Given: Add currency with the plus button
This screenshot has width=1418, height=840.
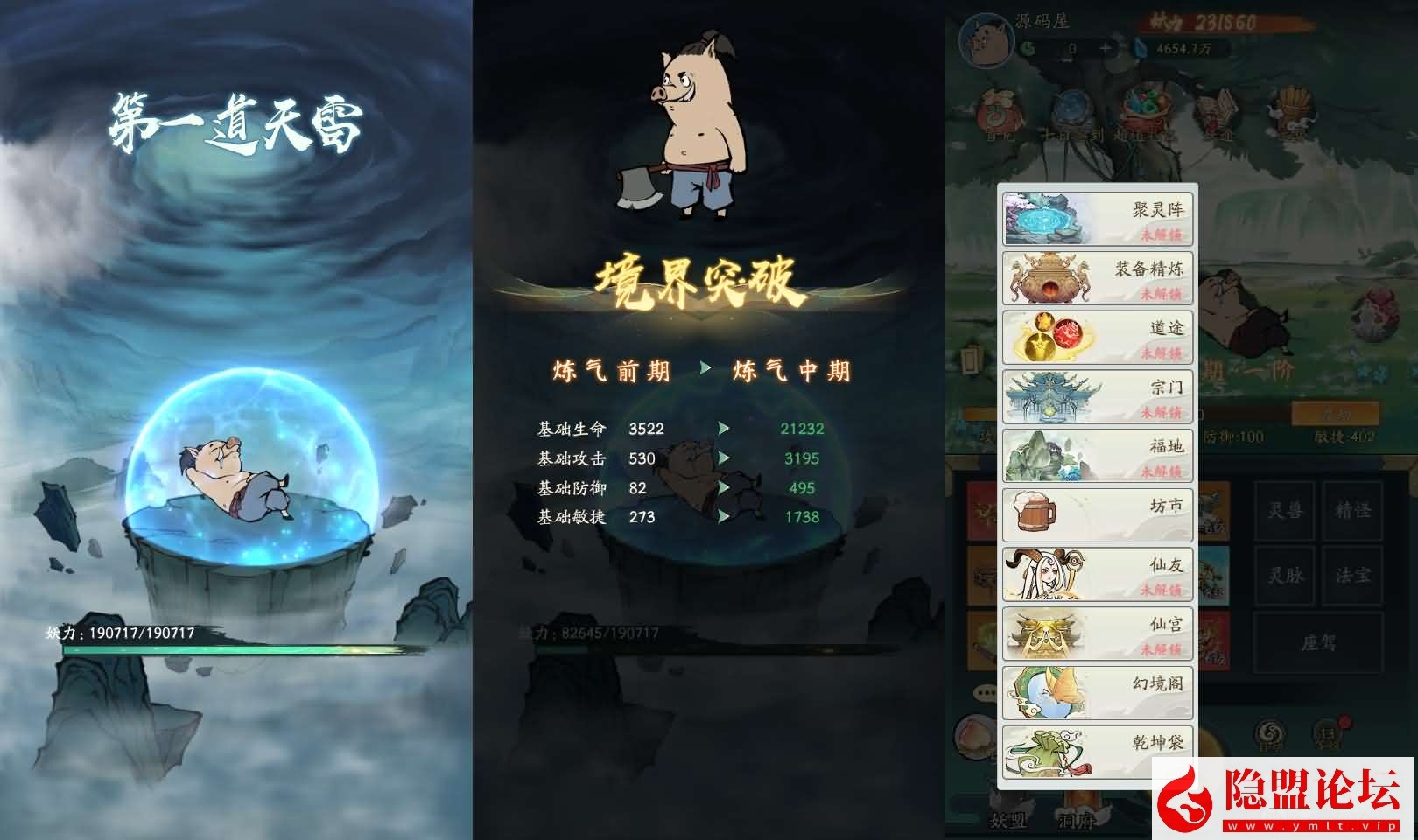Looking at the screenshot, I should click(x=1106, y=49).
